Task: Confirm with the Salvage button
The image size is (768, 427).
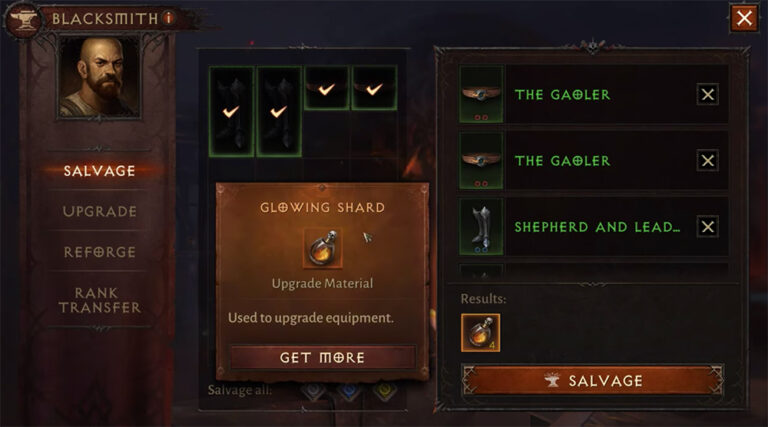Action: [591, 380]
